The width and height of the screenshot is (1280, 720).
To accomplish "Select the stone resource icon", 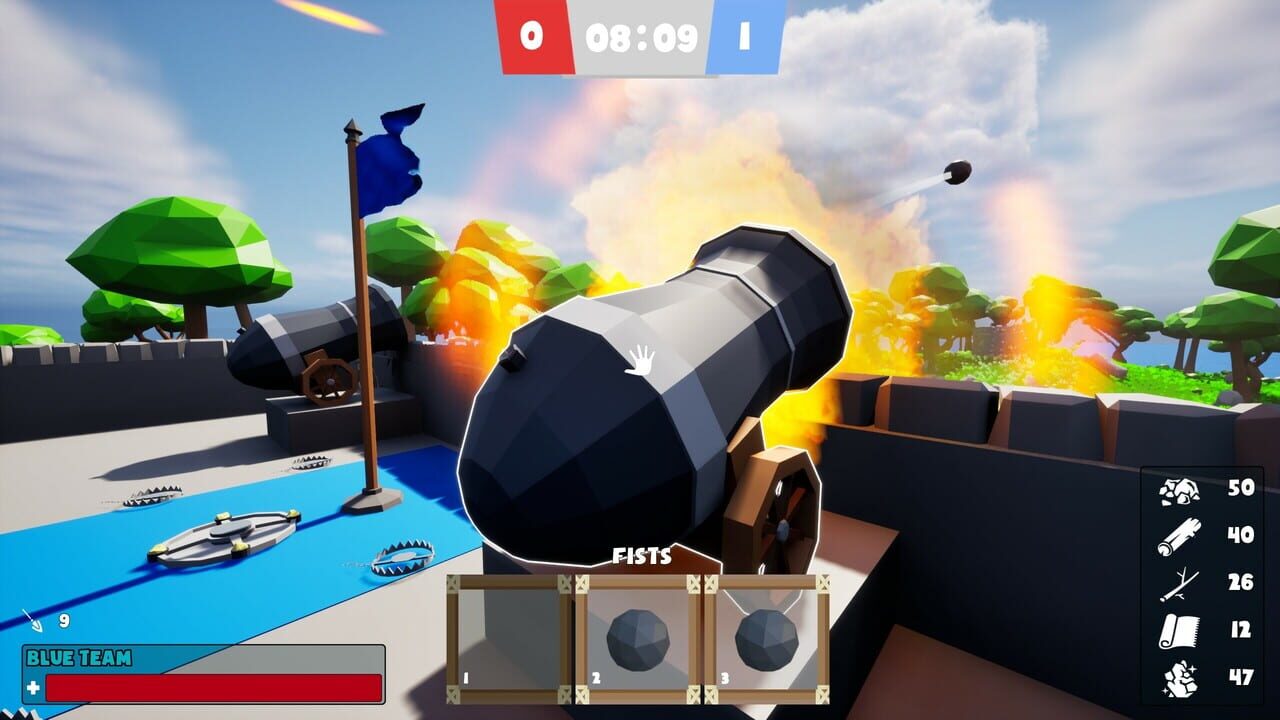I will (1181, 492).
